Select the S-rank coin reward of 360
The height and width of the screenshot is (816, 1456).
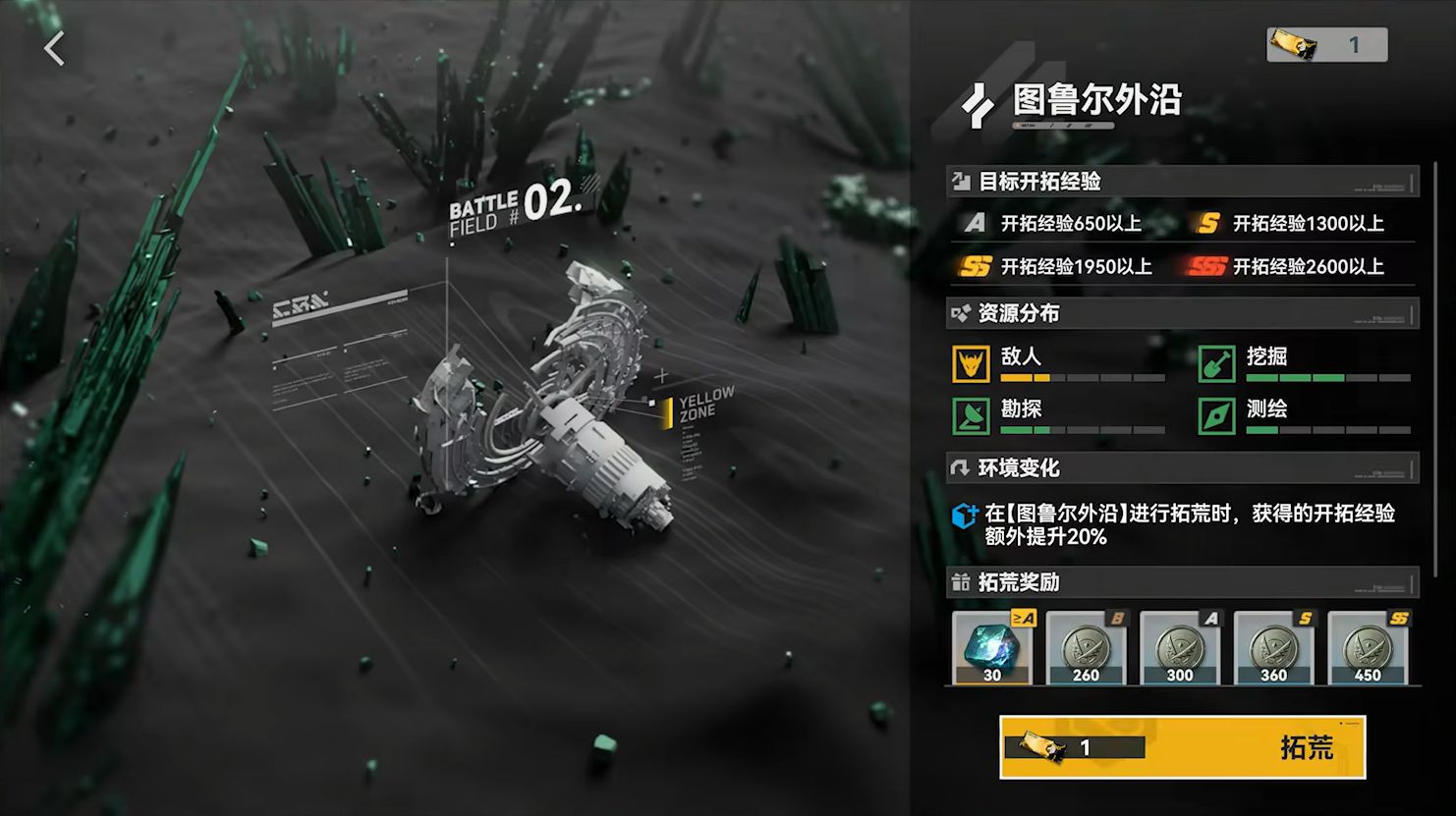[x=1273, y=647]
